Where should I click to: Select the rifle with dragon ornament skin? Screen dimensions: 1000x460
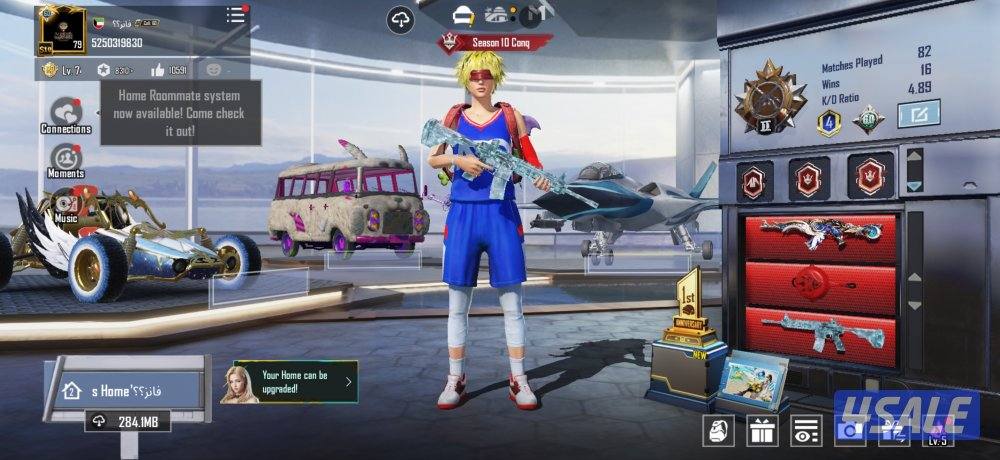[820, 233]
